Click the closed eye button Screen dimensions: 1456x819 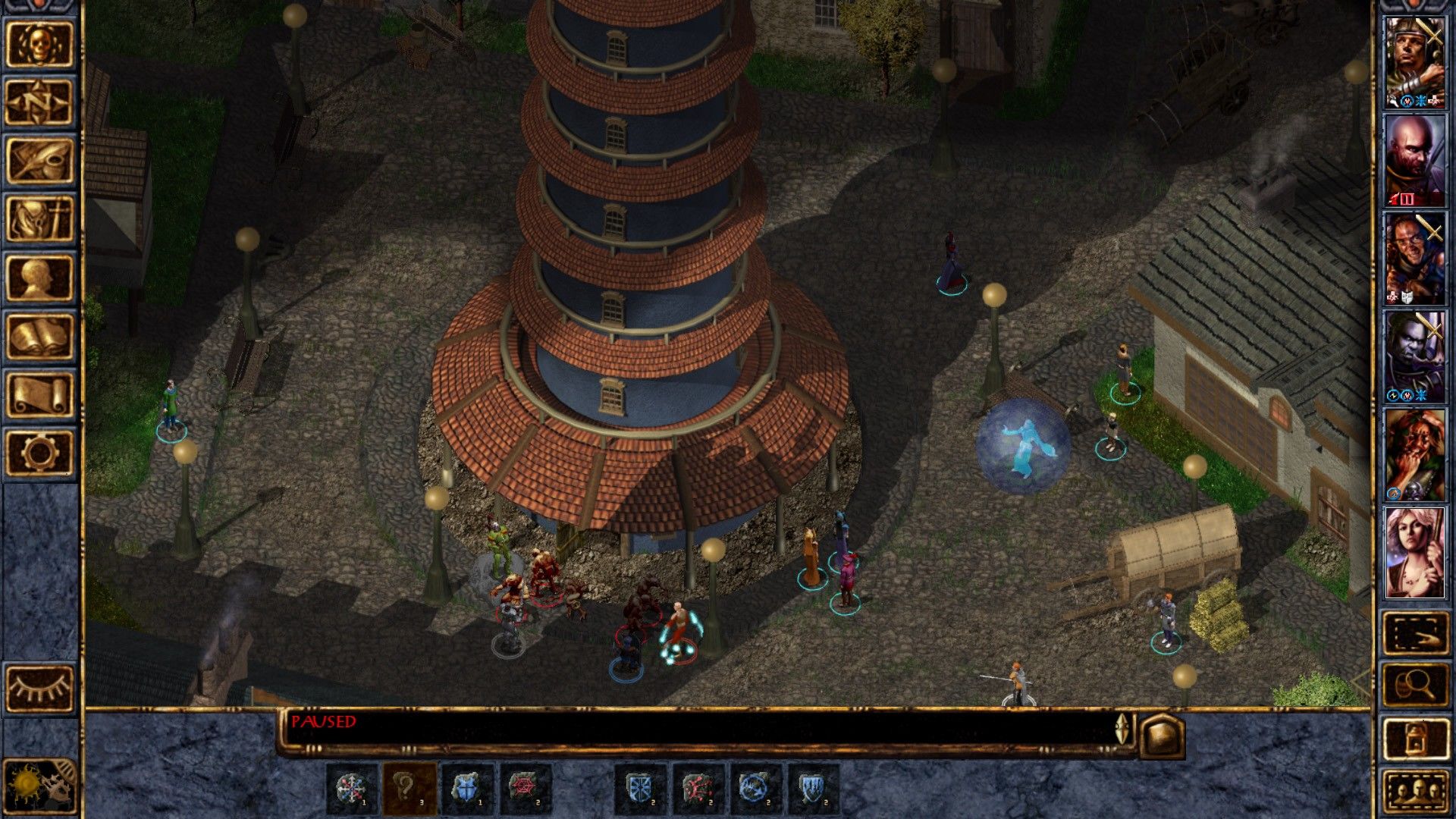click(x=39, y=689)
